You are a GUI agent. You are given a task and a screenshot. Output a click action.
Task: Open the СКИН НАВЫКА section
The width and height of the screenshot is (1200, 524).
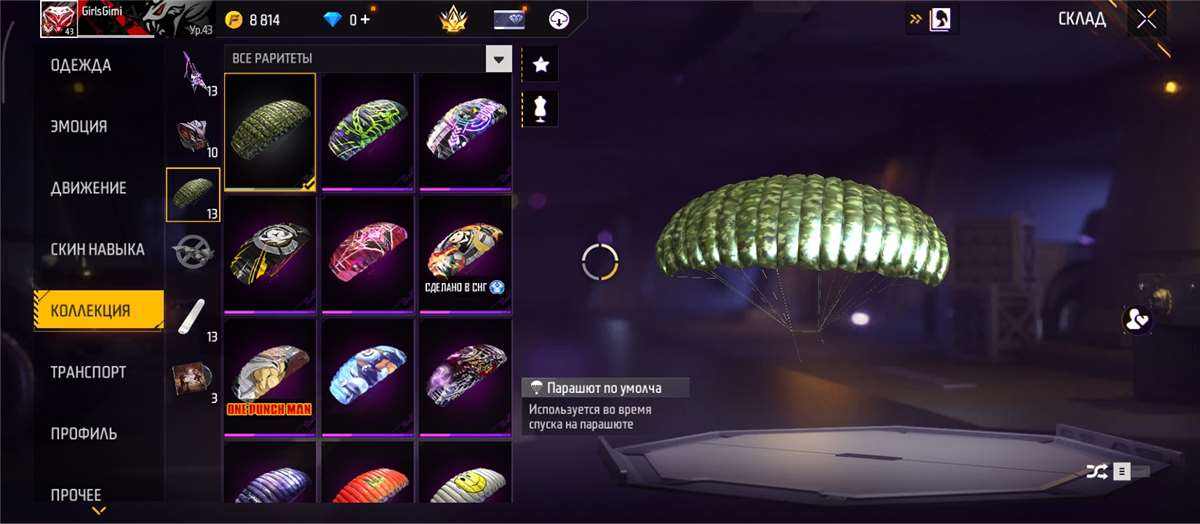click(97, 249)
